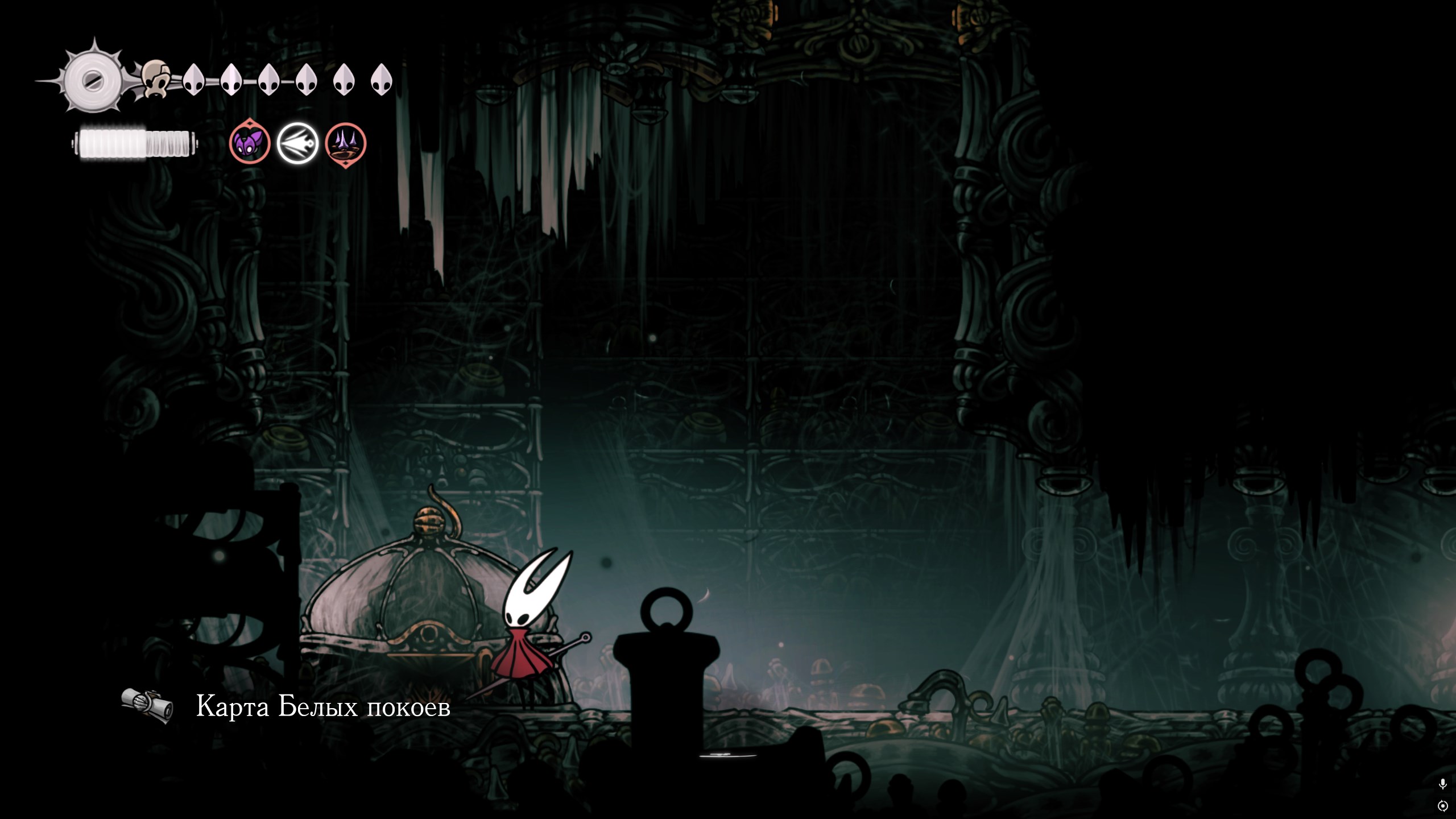Viewport: 1456px width, 819px height.
Task: Select the purple beetle tool icon
Action: coord(250,143)
